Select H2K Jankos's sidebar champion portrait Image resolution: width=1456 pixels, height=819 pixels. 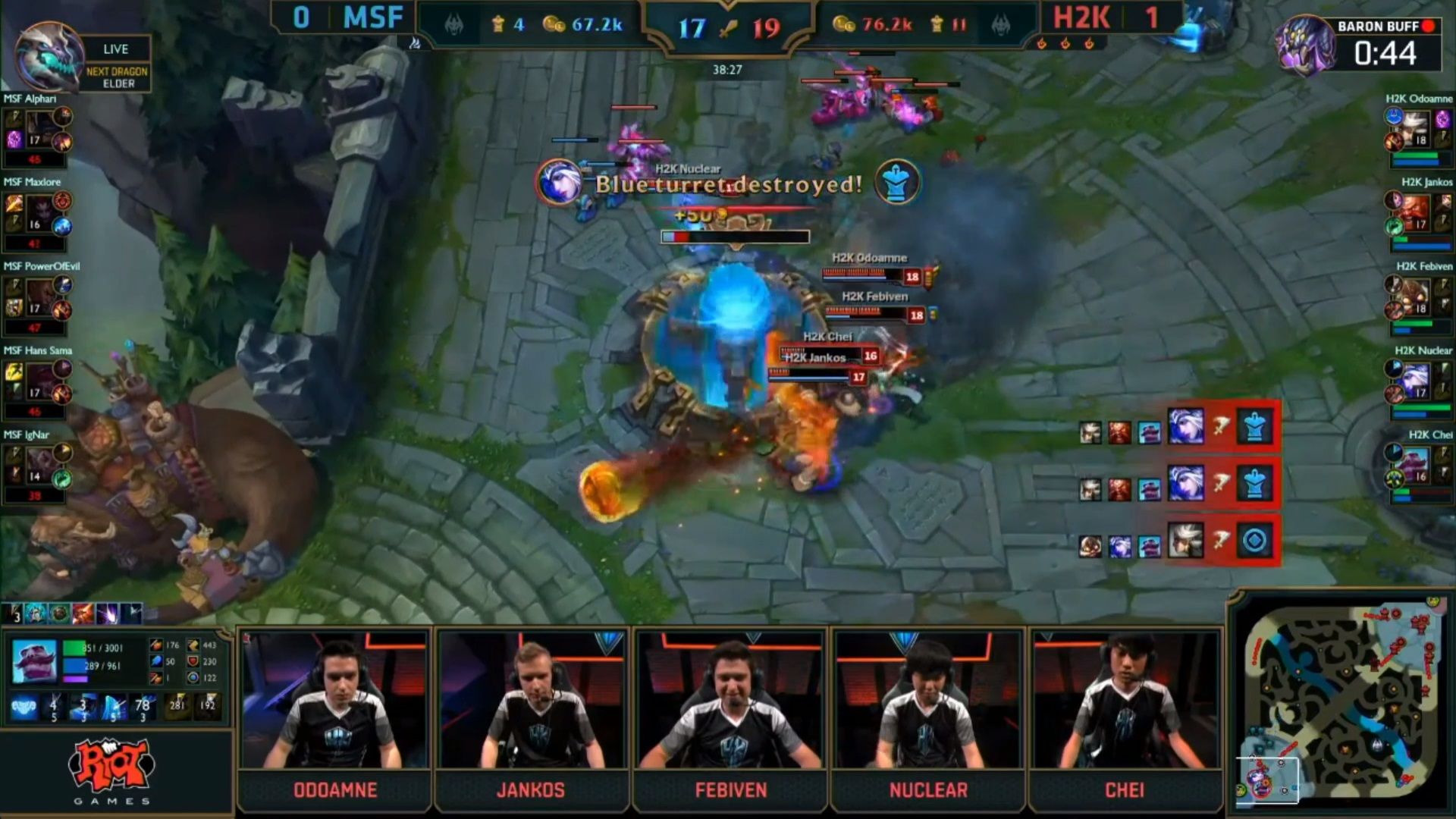[x=1416, y=214]
